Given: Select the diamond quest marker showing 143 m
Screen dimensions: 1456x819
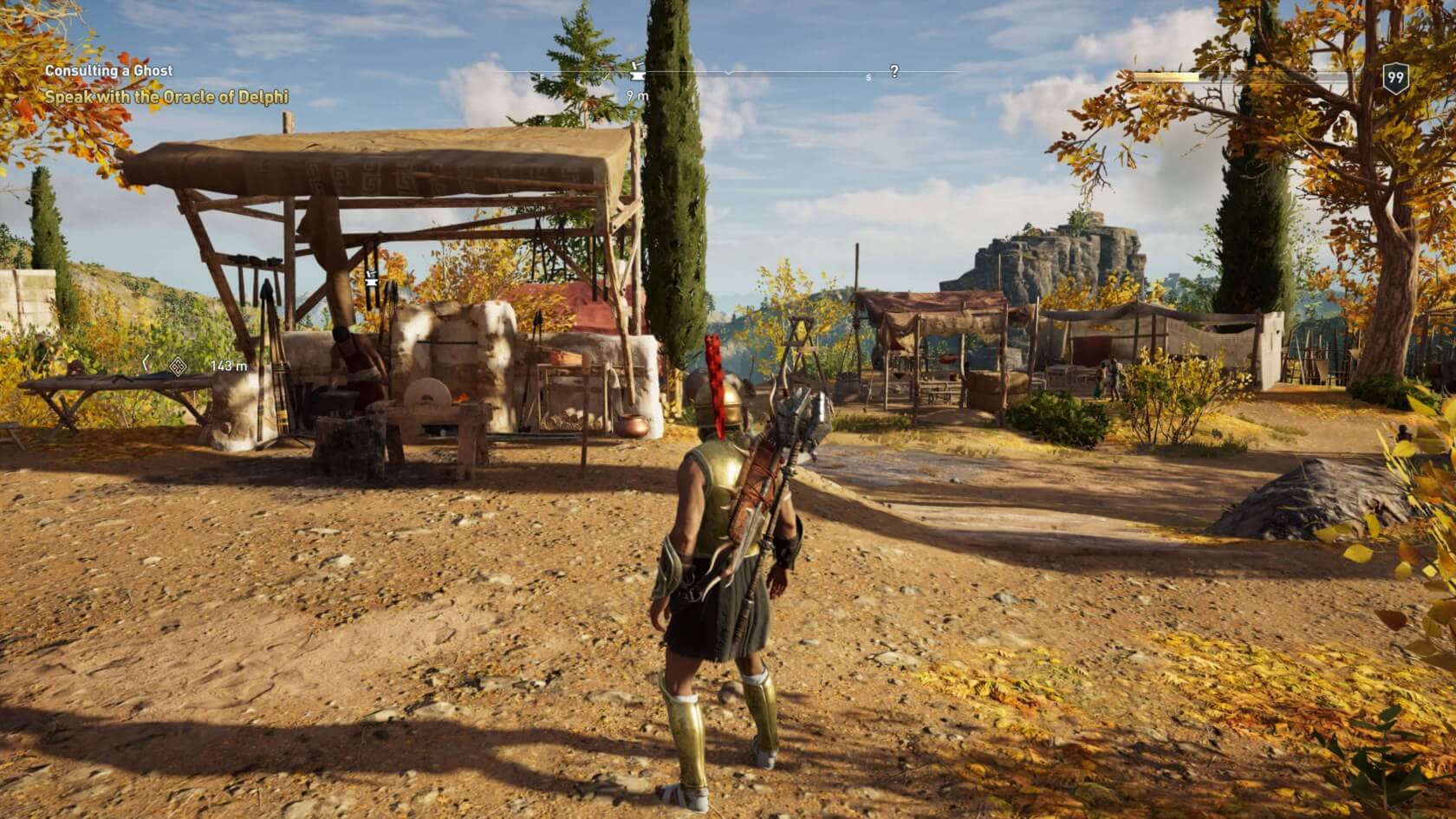Looking at the screenshot, I should (178, 367).
